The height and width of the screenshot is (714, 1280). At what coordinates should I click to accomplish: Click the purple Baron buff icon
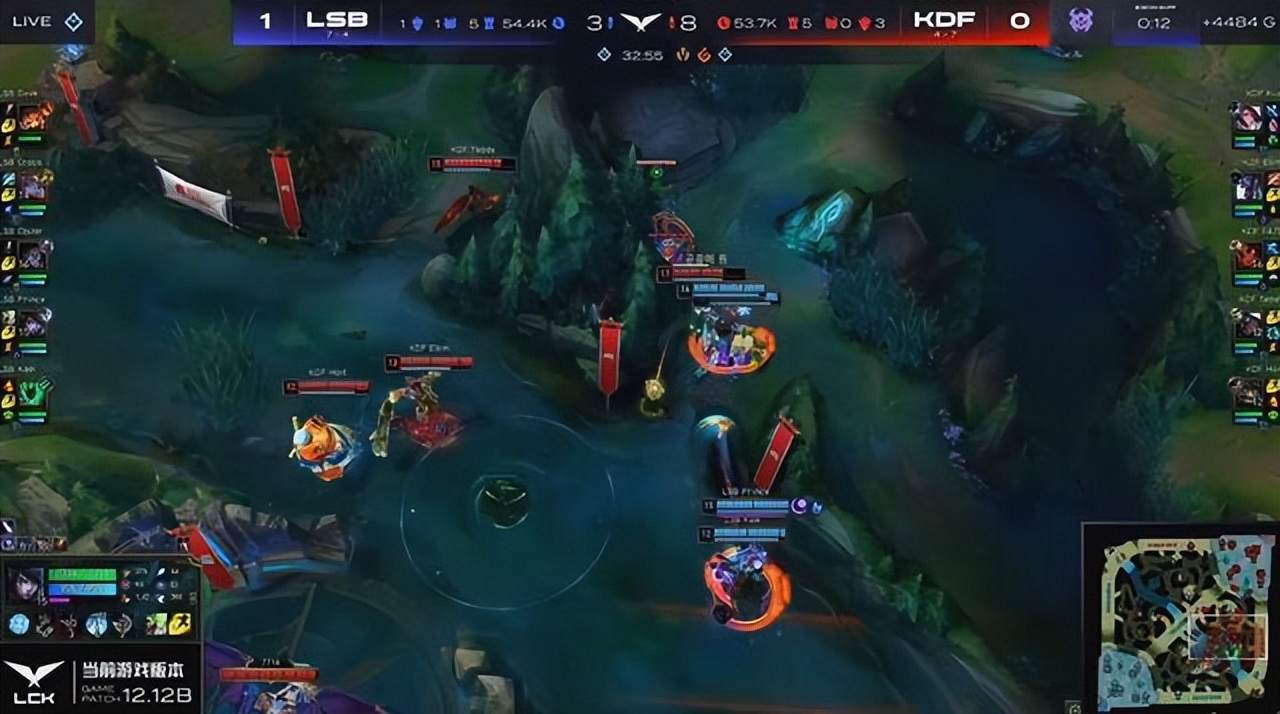point(1080,20)
